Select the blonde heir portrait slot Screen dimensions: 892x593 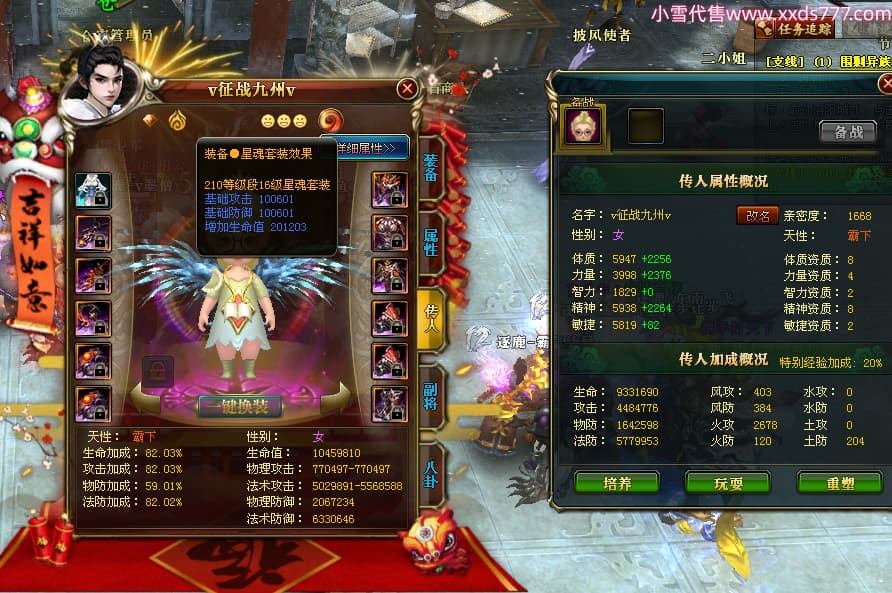(x=584, y=126)
